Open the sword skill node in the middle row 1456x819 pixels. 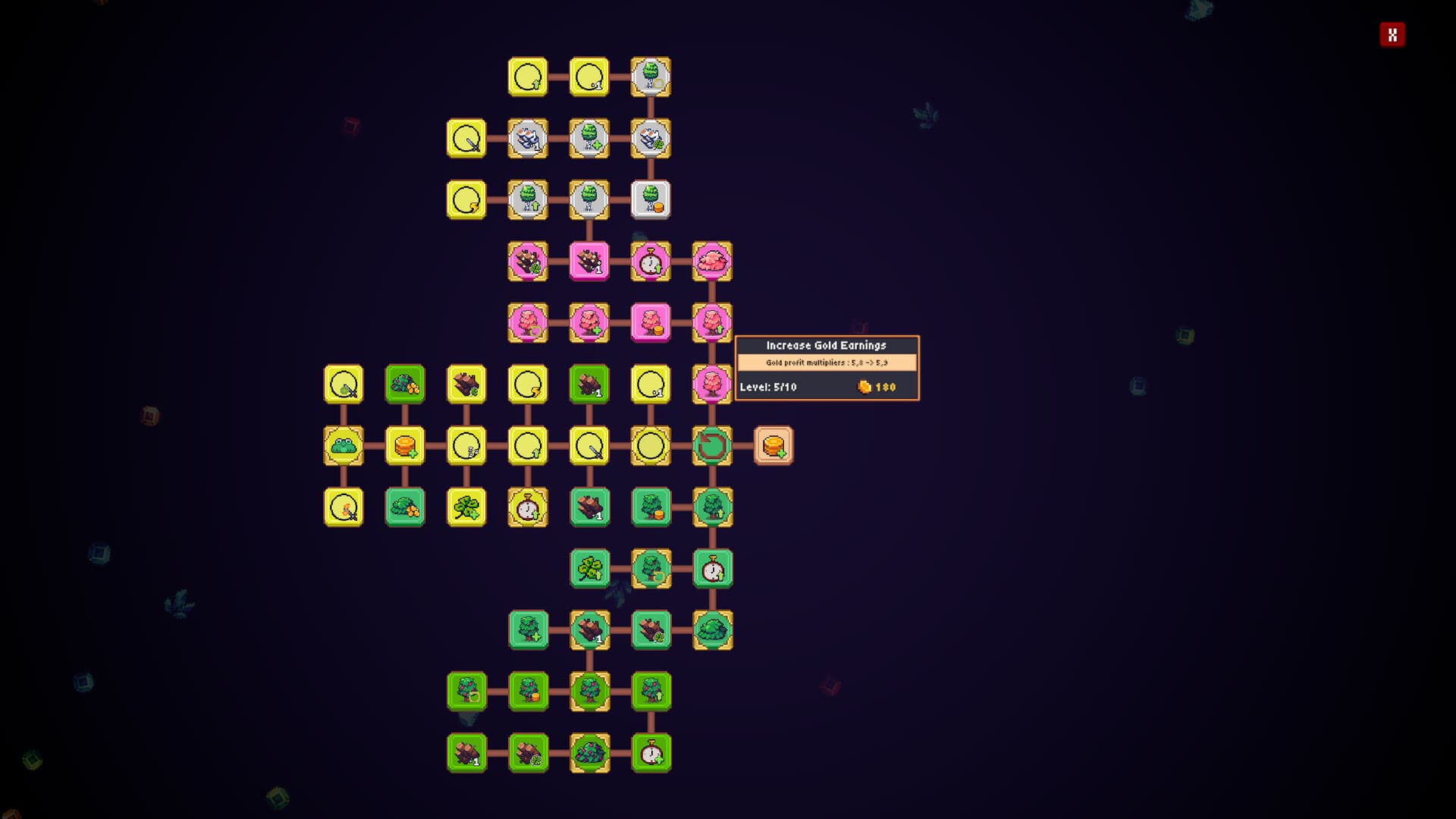click(x=588, y=447)
